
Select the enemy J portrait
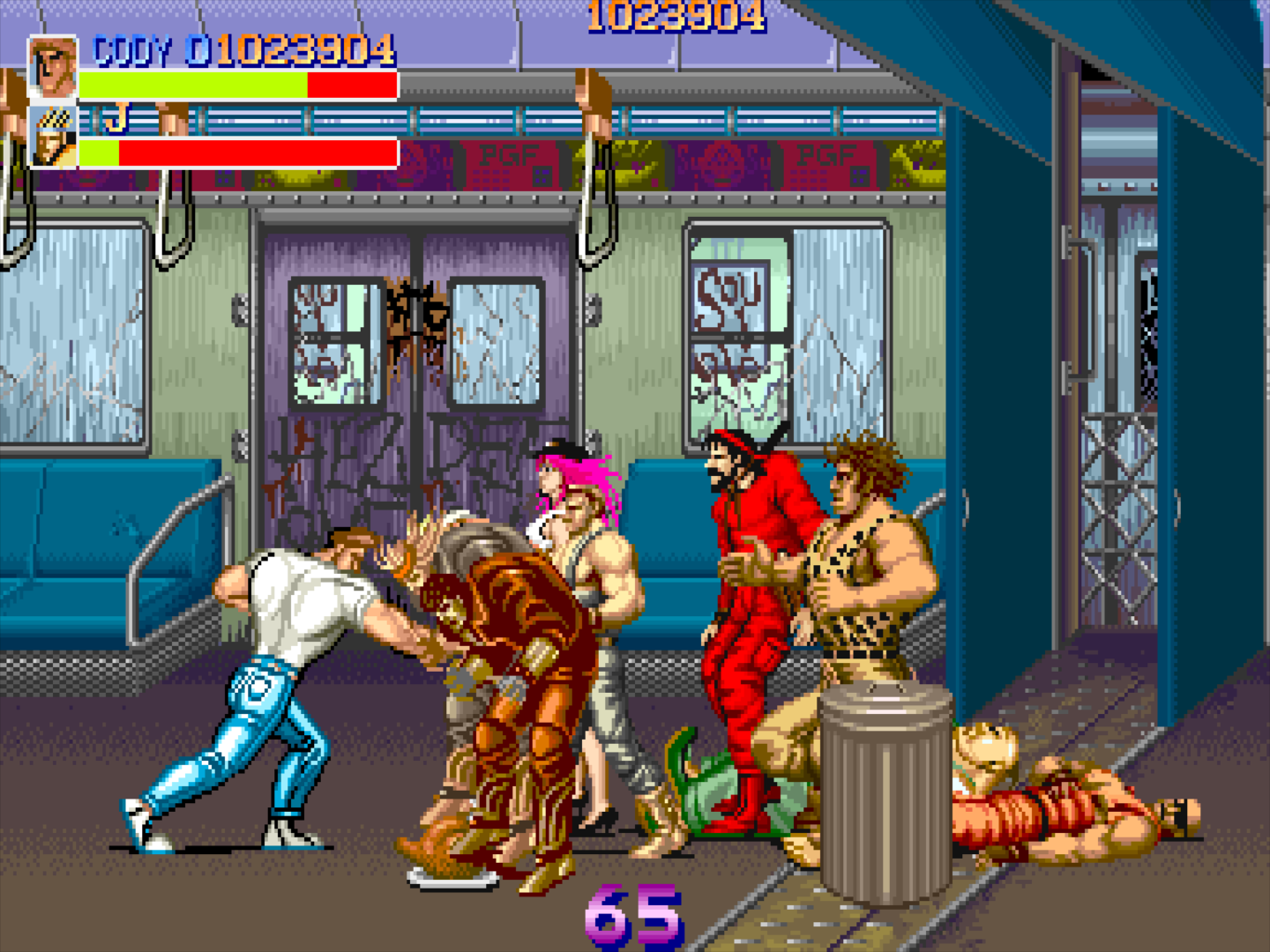tap(53, 137)
